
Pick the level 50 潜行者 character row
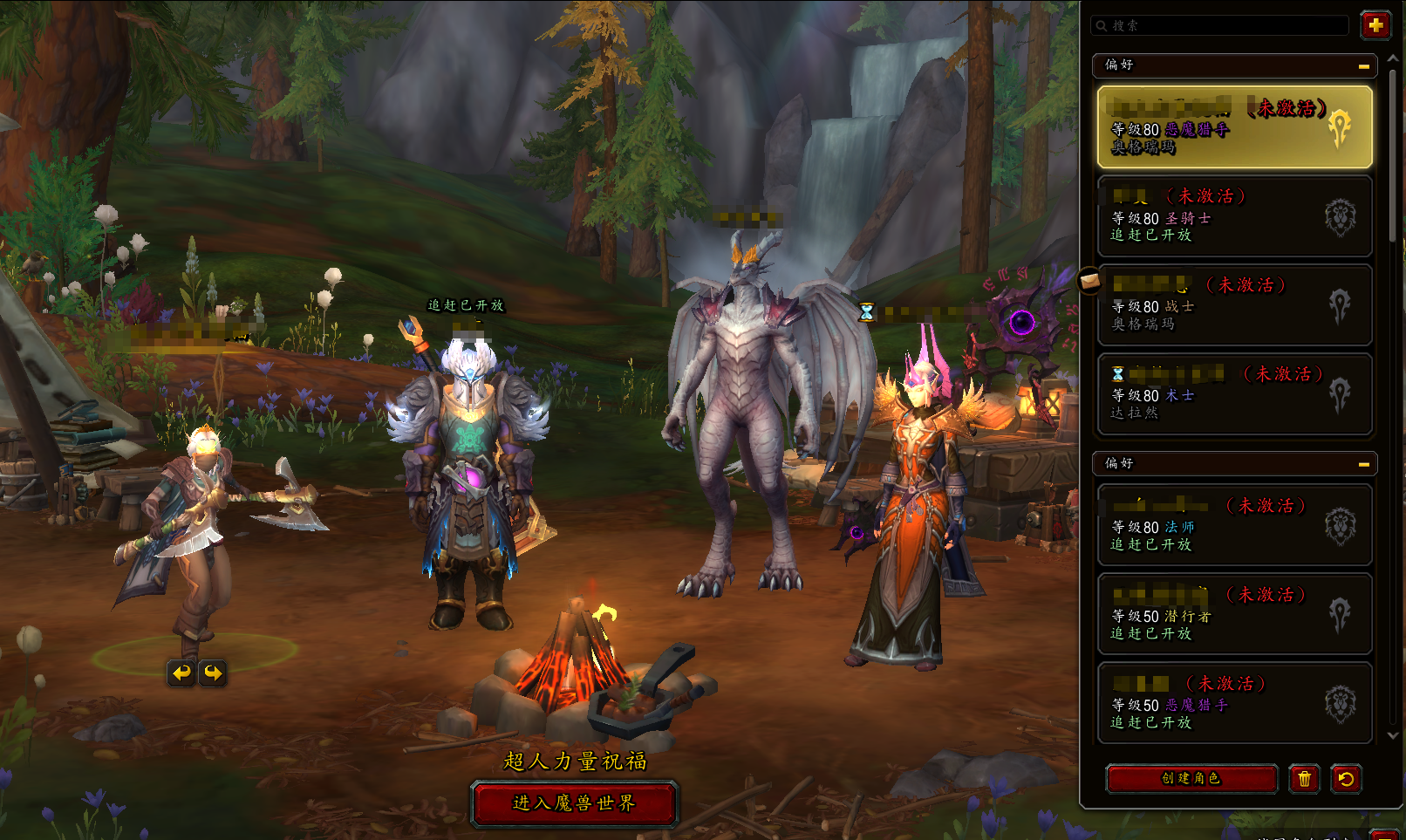point(1234,614)
